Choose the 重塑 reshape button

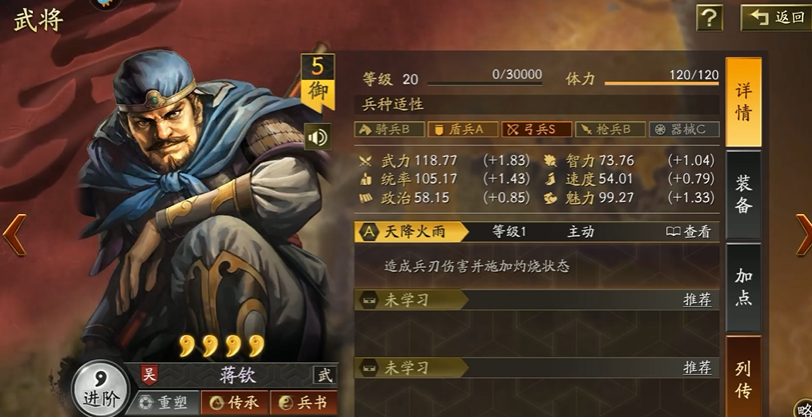[164, 402]
